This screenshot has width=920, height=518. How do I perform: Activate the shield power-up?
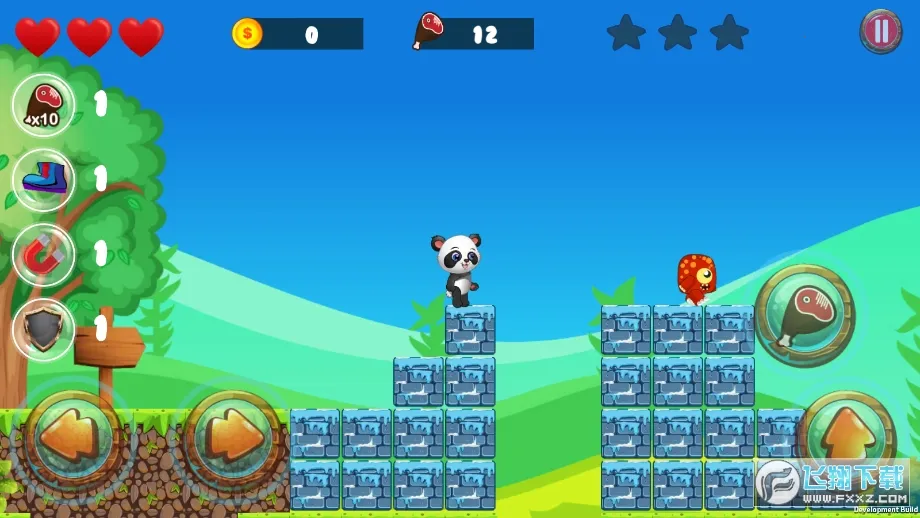43,329
